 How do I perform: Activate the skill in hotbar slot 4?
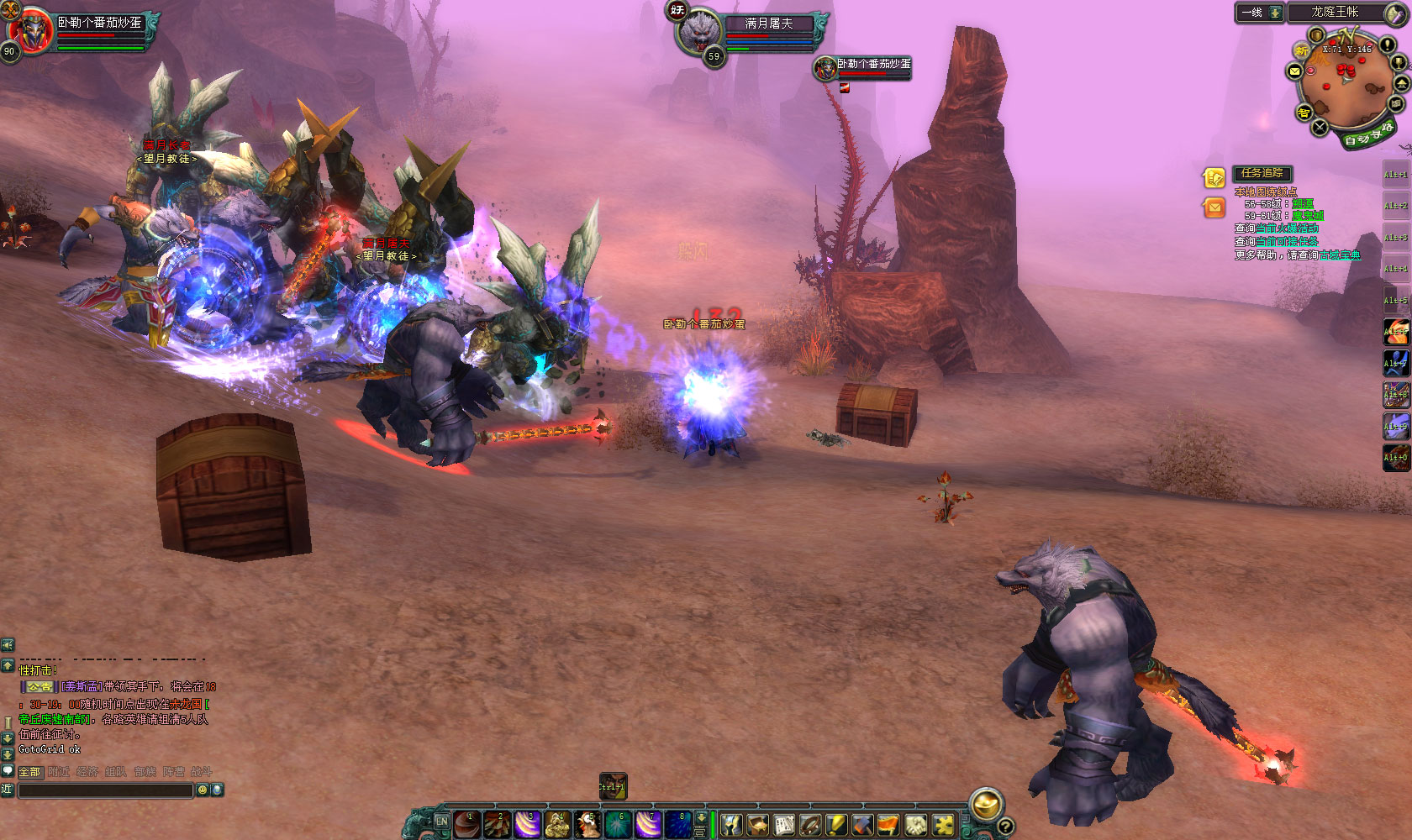(558, 825)
